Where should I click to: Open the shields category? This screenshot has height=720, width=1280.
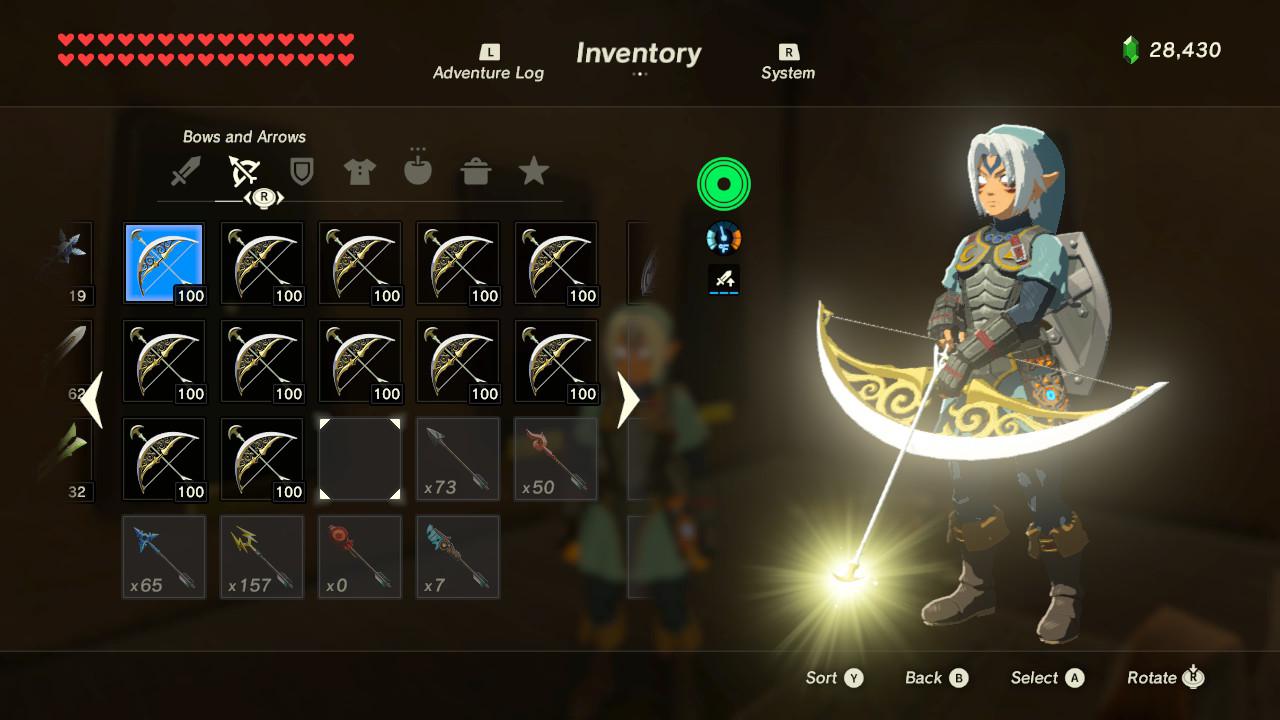pyautogui.click(x=301, y=170)
